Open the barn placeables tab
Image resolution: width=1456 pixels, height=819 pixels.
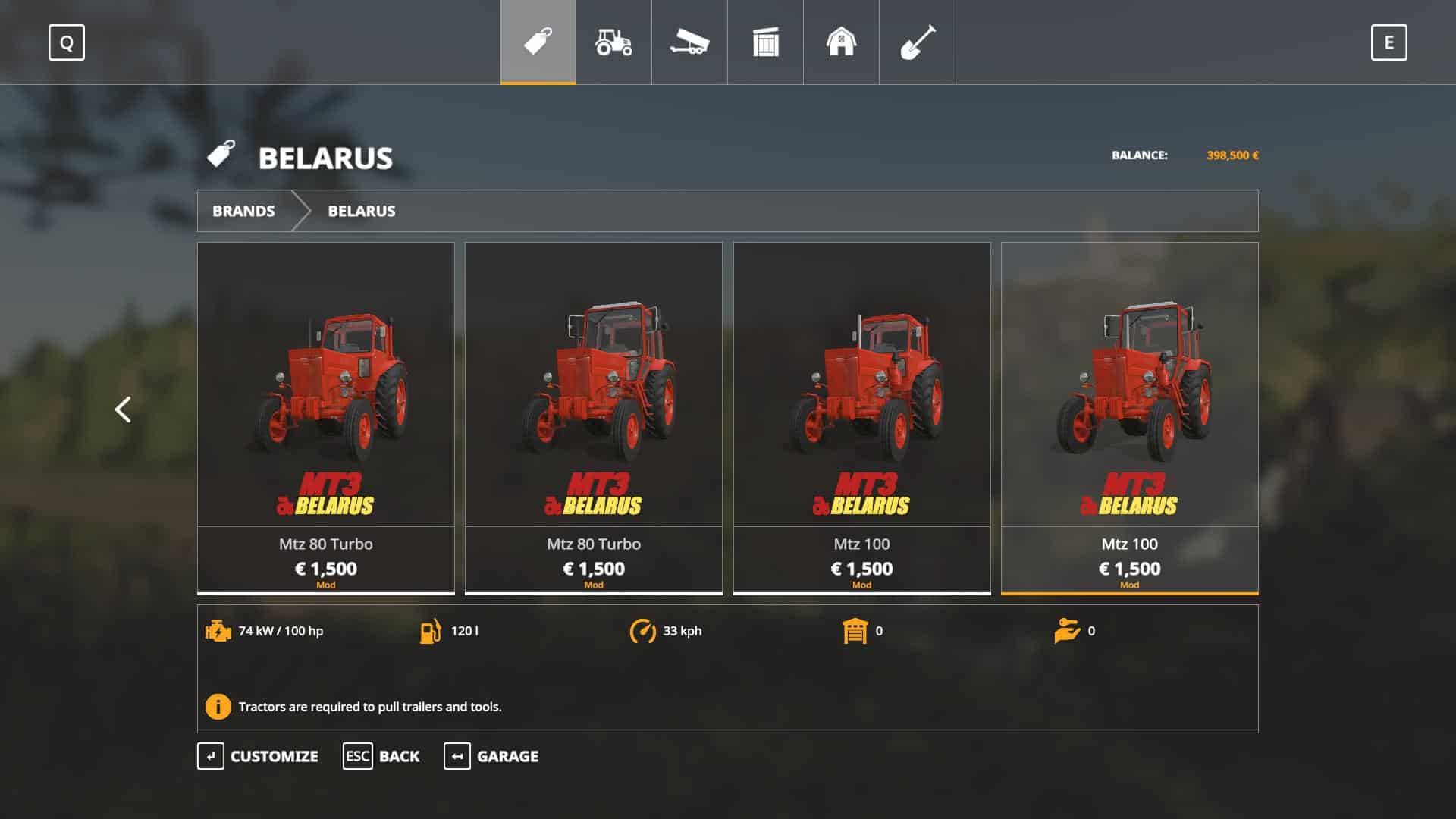click(841, 42)
